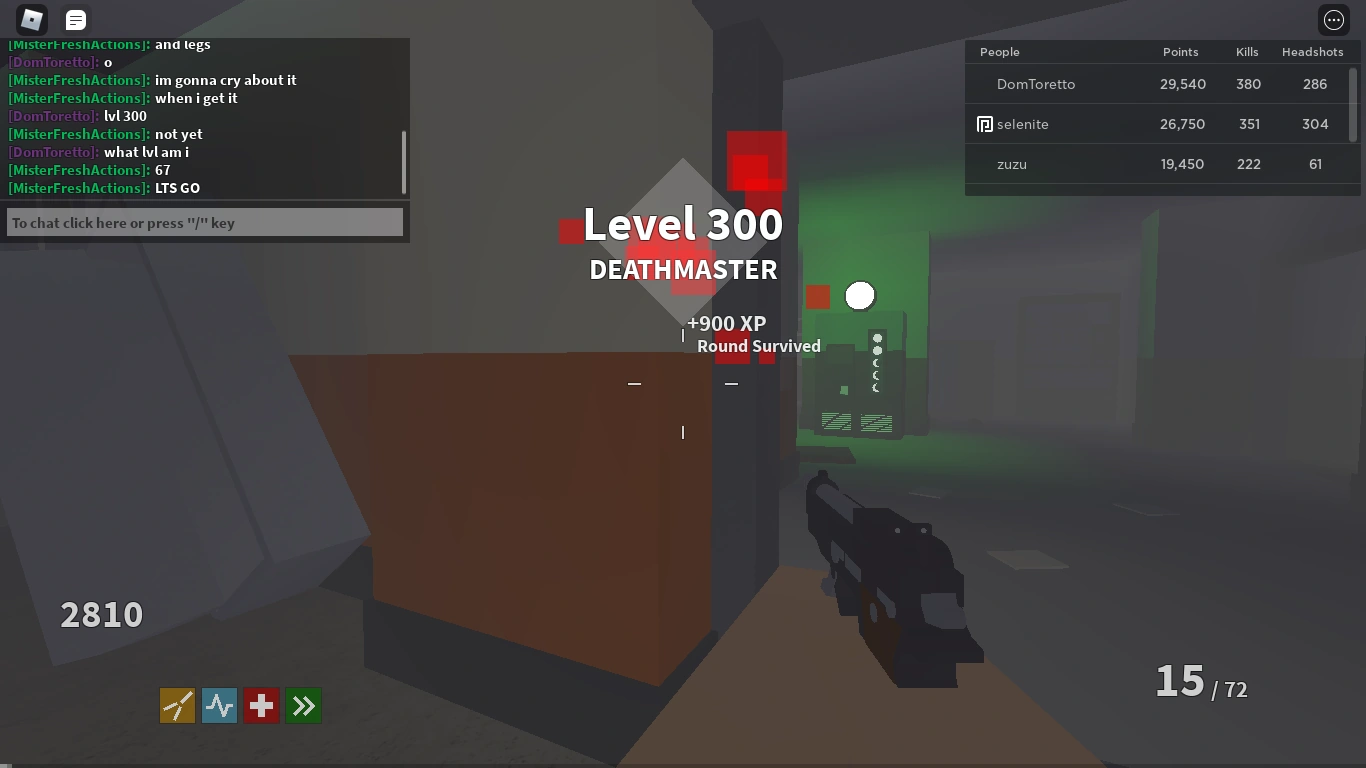Click the chat input field

[x=203, y=221]
